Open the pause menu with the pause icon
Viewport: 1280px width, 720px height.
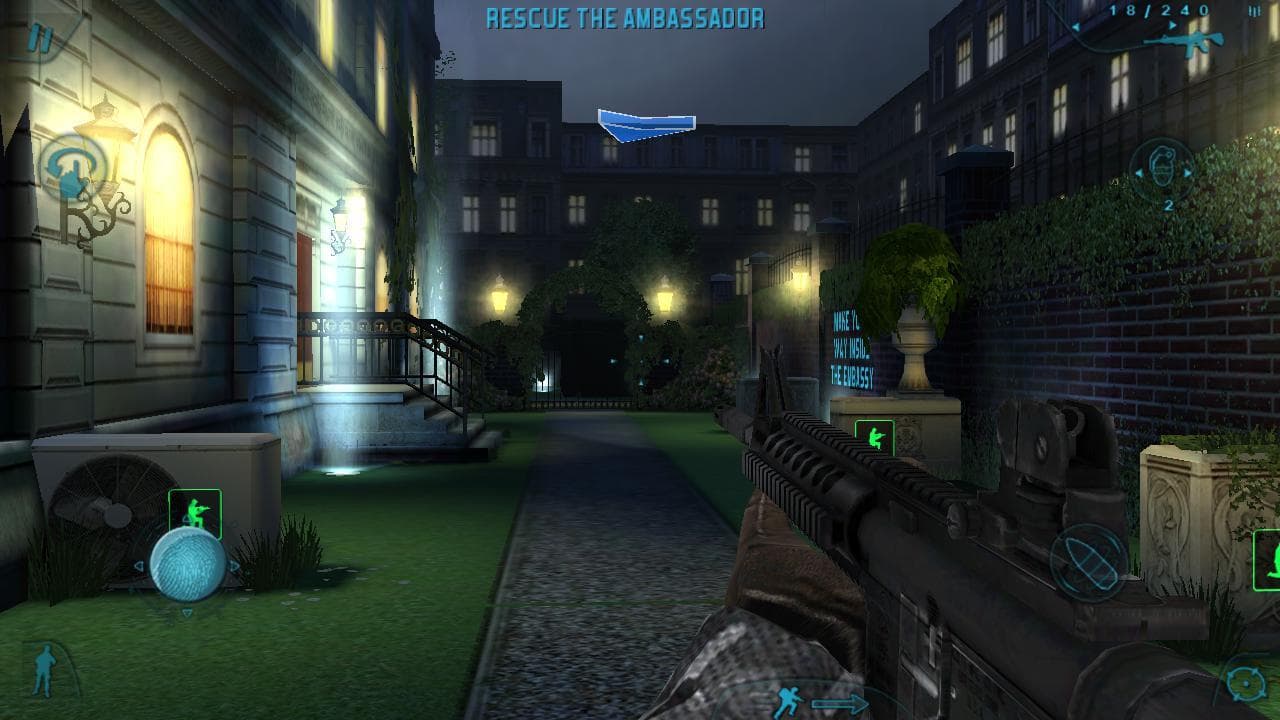click(40, 38)
